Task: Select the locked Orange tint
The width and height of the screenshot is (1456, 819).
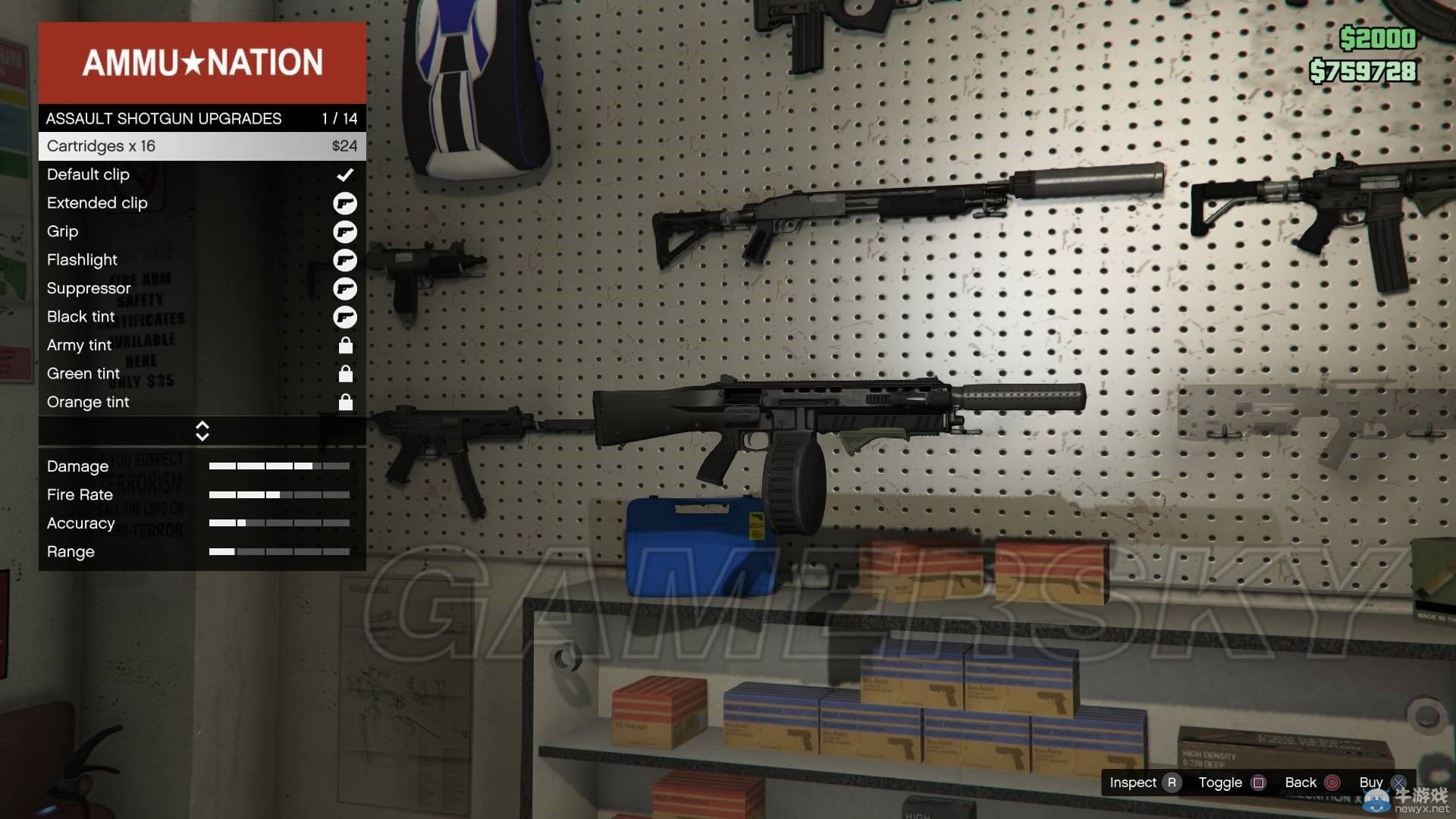Action: (x=202, y=402)
